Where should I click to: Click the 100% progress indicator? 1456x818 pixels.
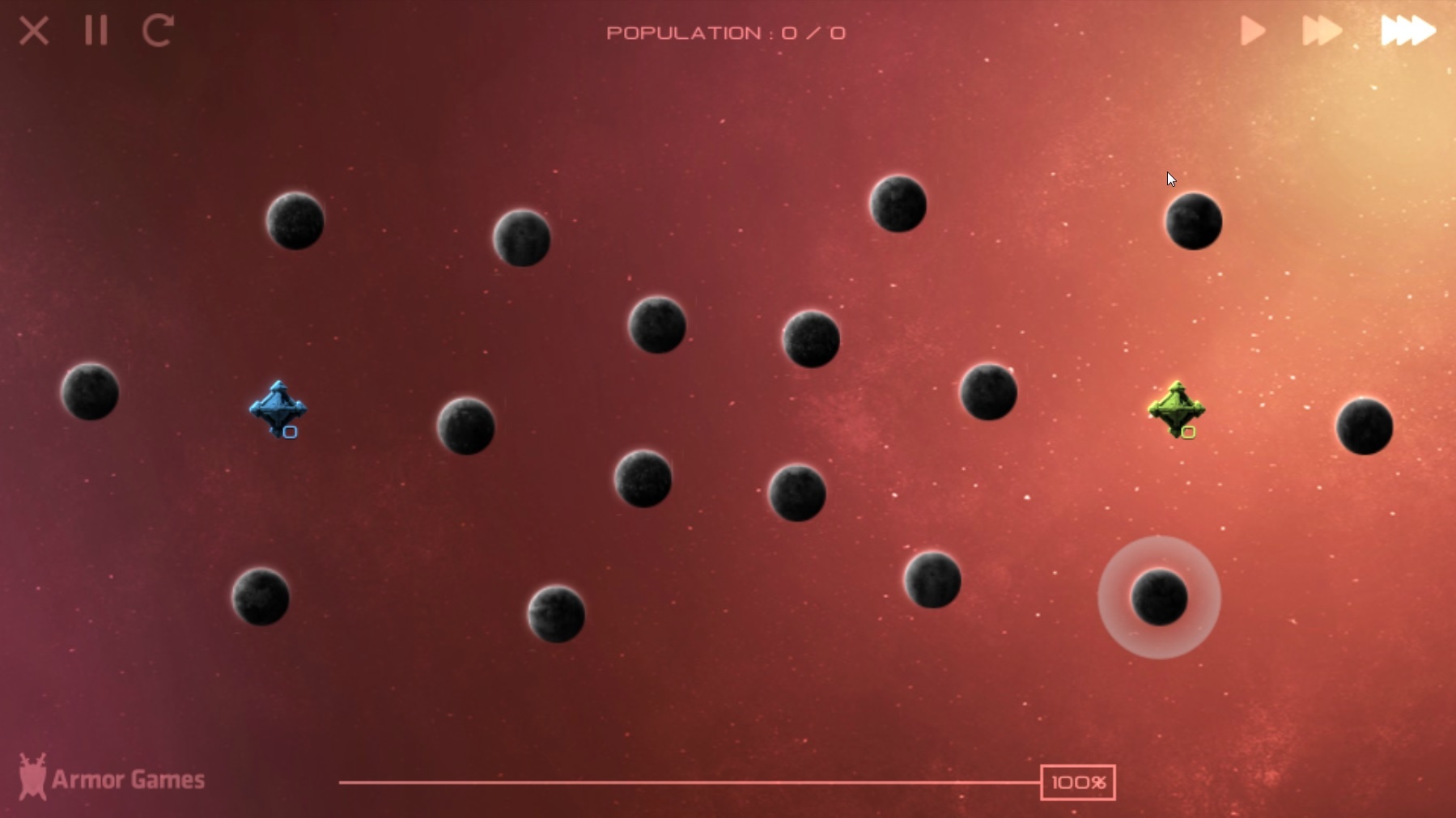click(1078, 782)
